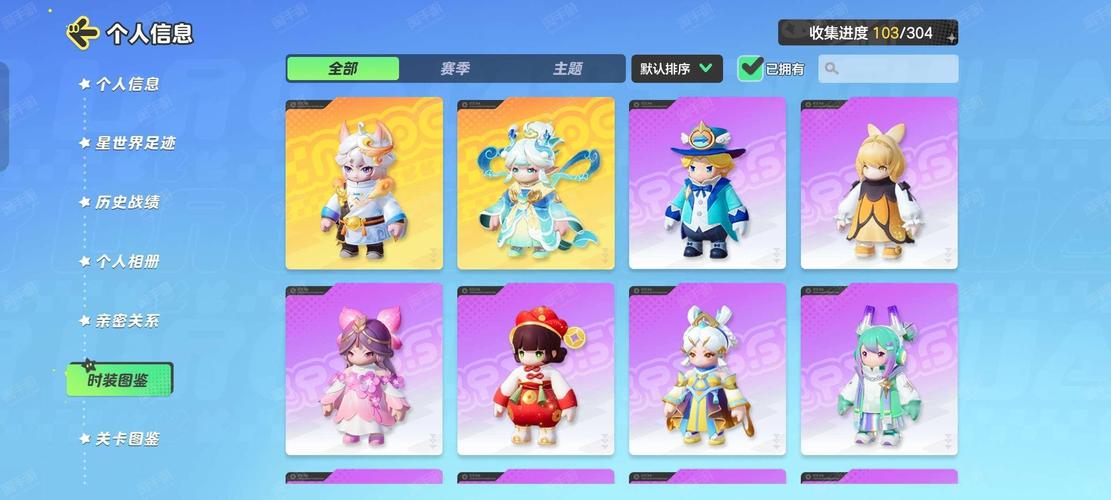The height and width of the screenshot is (500, 1111).
Task: Open the 默认排序 sort dropdown
Action: 677,69
